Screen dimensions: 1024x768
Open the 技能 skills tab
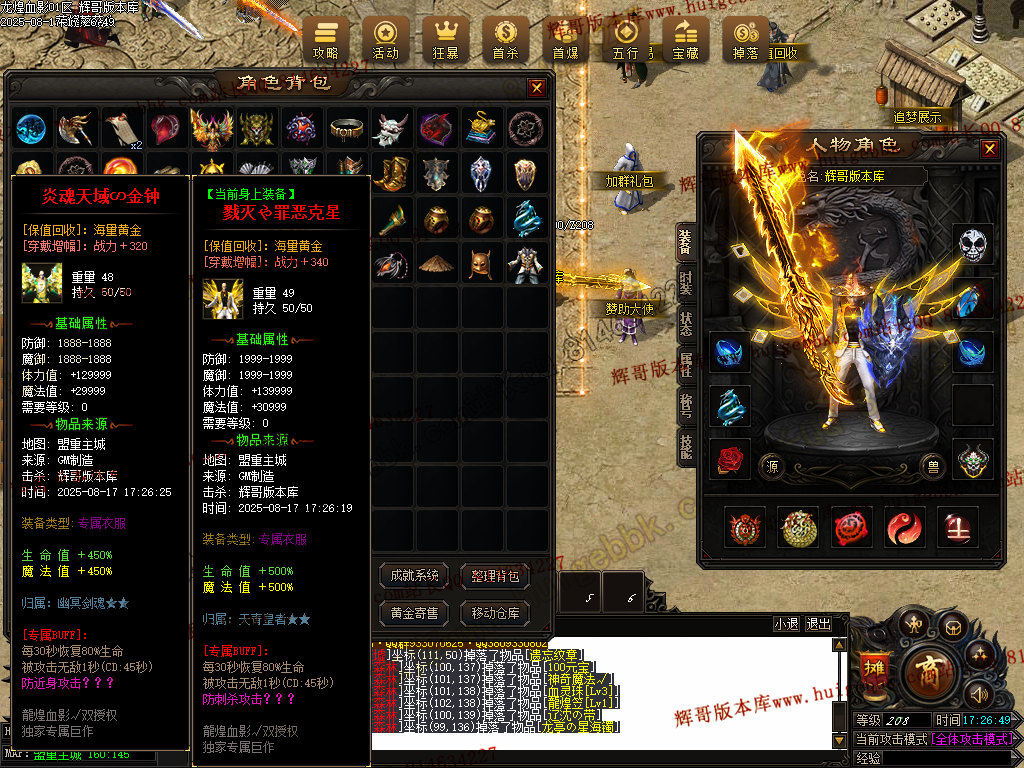click(x=686, y=447)
